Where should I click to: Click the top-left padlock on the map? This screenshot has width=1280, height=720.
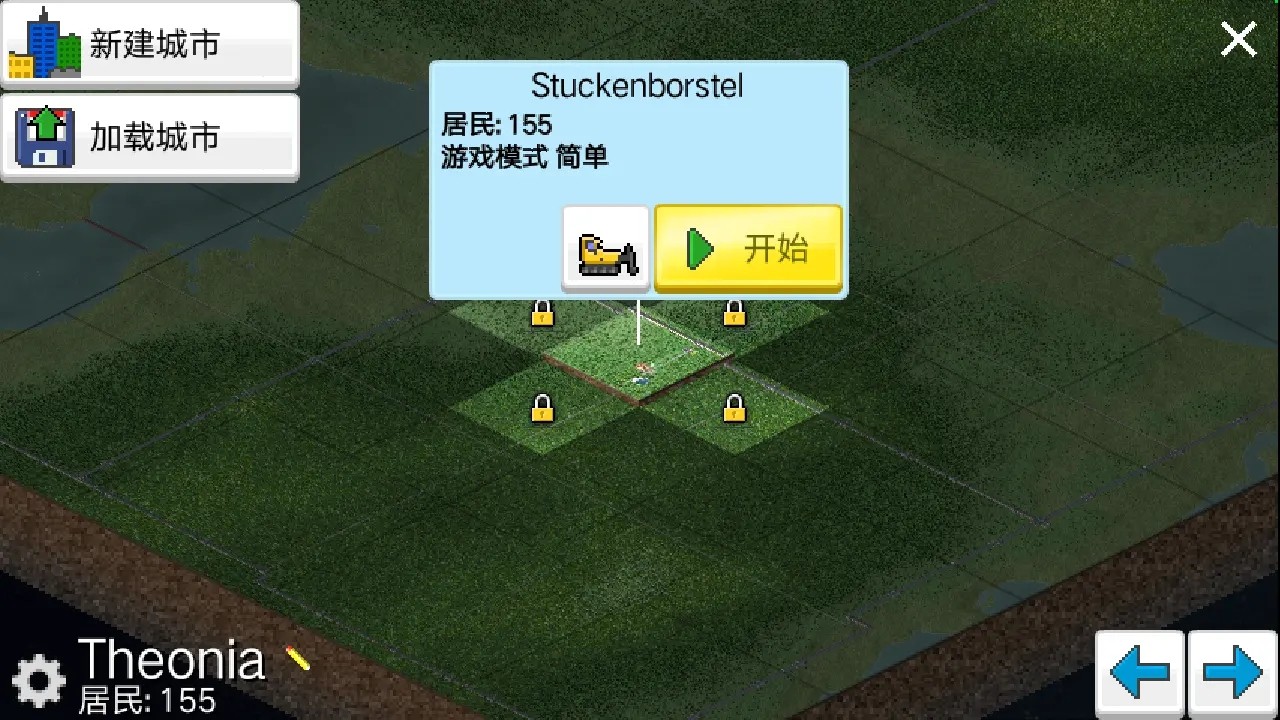[x=541, y=313]
